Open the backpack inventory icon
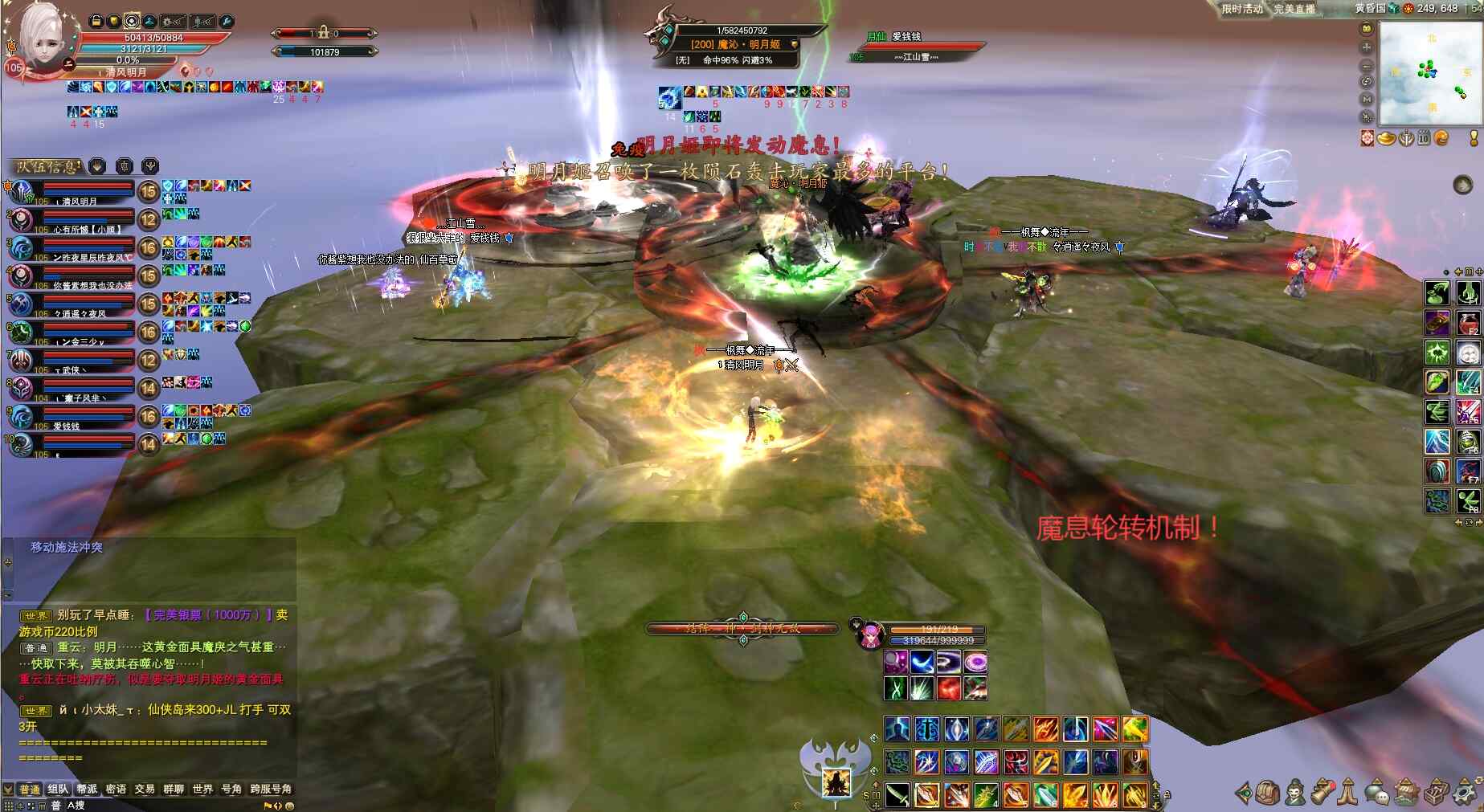 [x=1269, y=793]
